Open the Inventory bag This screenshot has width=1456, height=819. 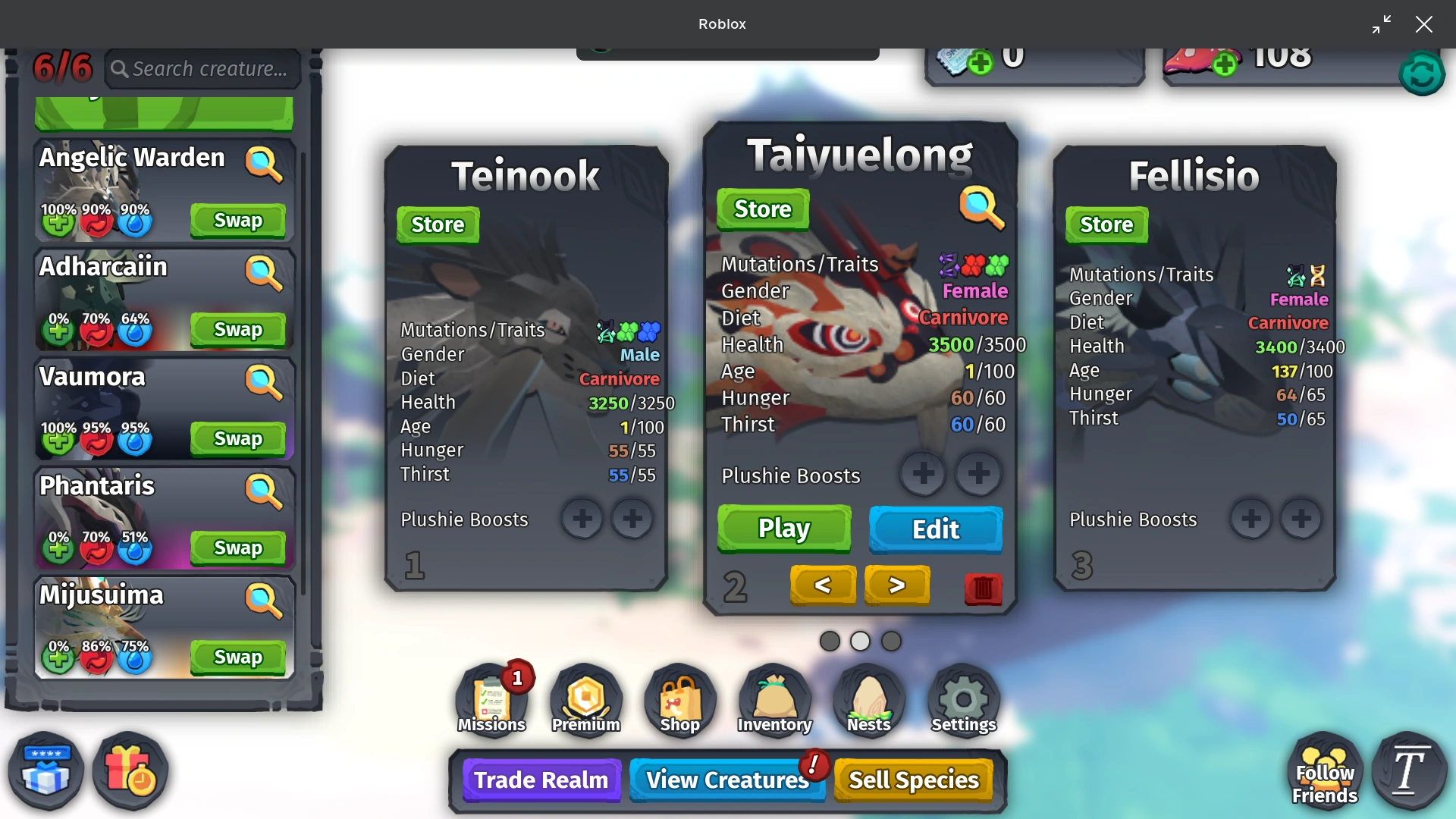coord(773,698)
